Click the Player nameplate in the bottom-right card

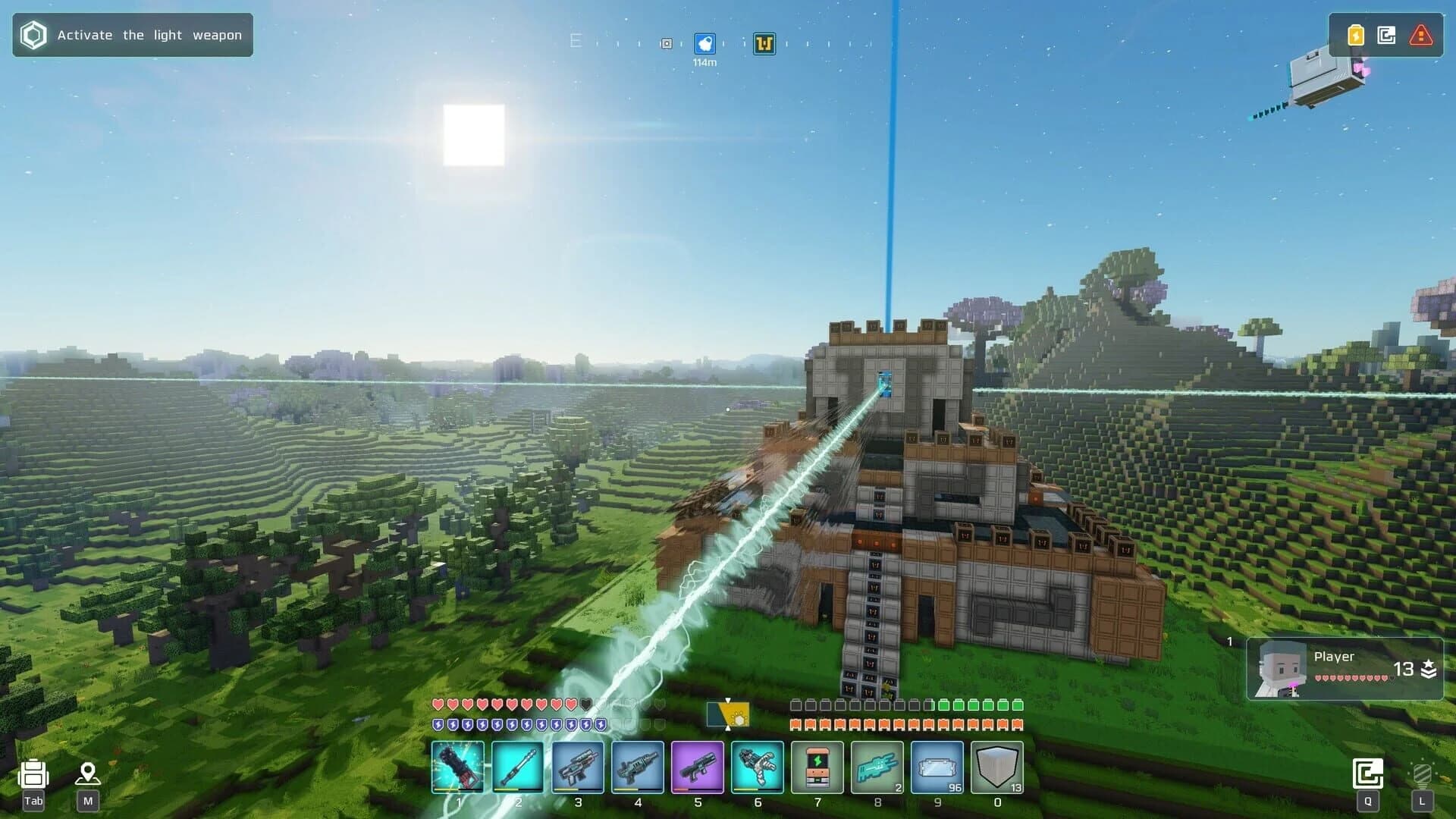click(1335, 657)
